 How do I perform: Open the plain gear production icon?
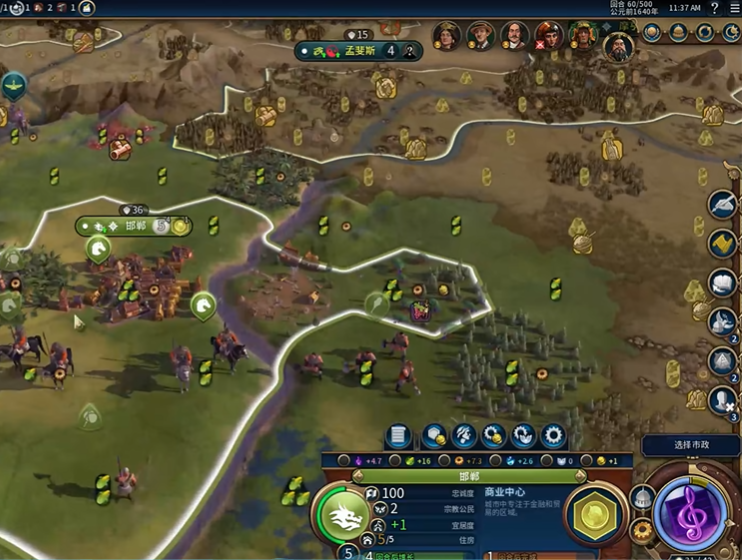pos(552,436)
